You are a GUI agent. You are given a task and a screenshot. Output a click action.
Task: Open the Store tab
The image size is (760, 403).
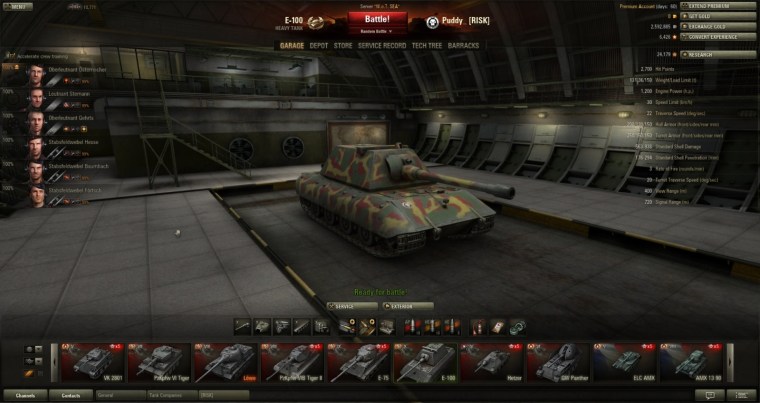(343, 45)
